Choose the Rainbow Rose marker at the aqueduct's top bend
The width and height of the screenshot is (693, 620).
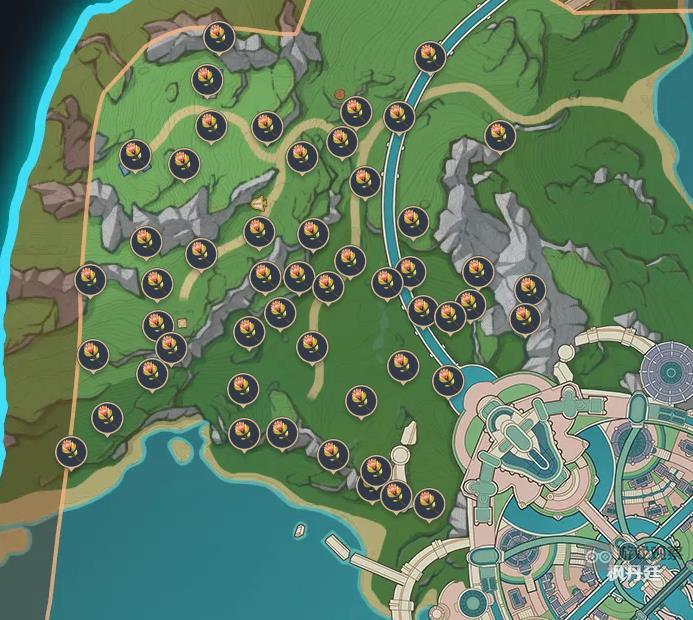[x=430, y=56]
